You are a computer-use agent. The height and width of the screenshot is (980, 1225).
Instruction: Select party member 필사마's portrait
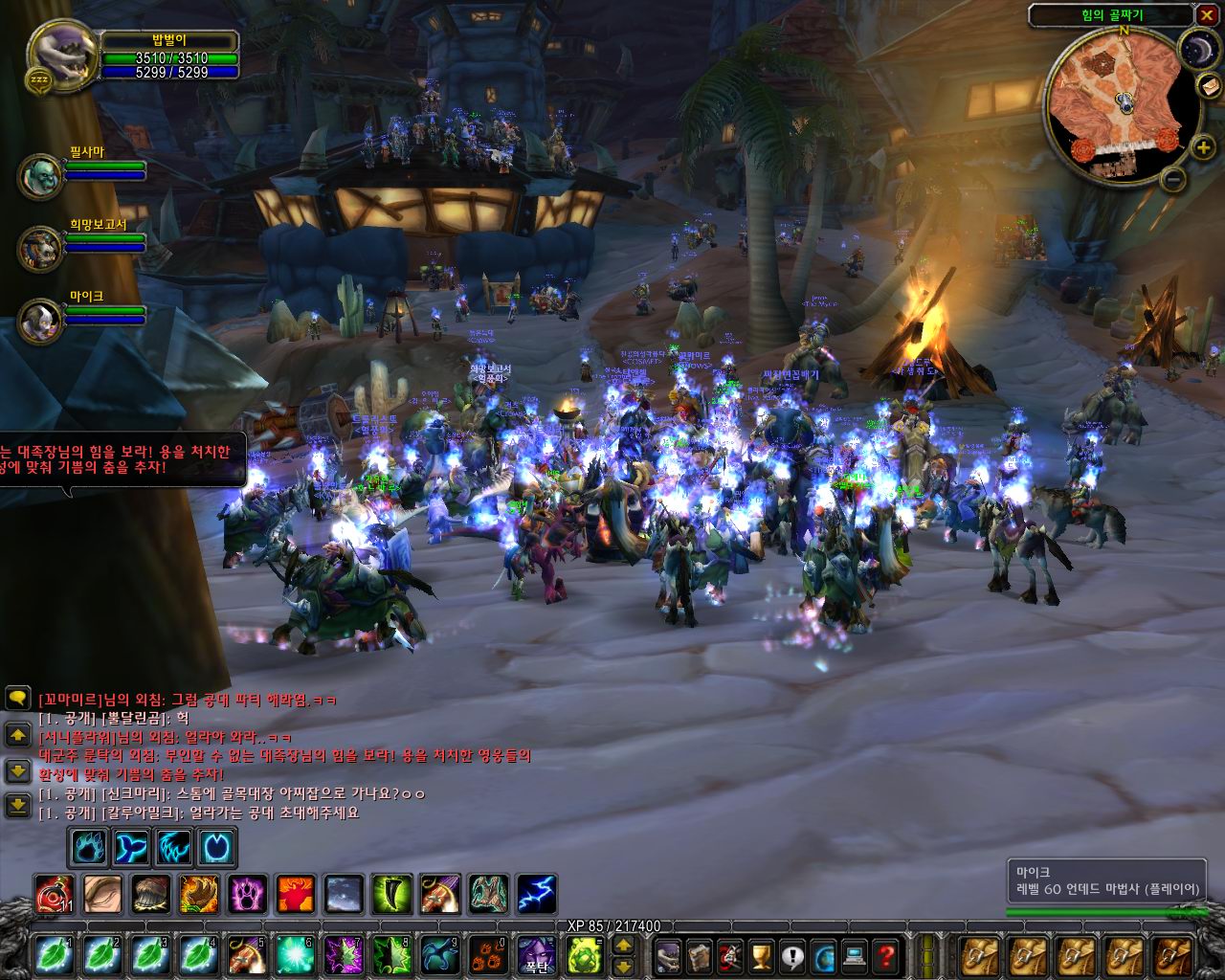pyautogui.click(x=41, y=176)
